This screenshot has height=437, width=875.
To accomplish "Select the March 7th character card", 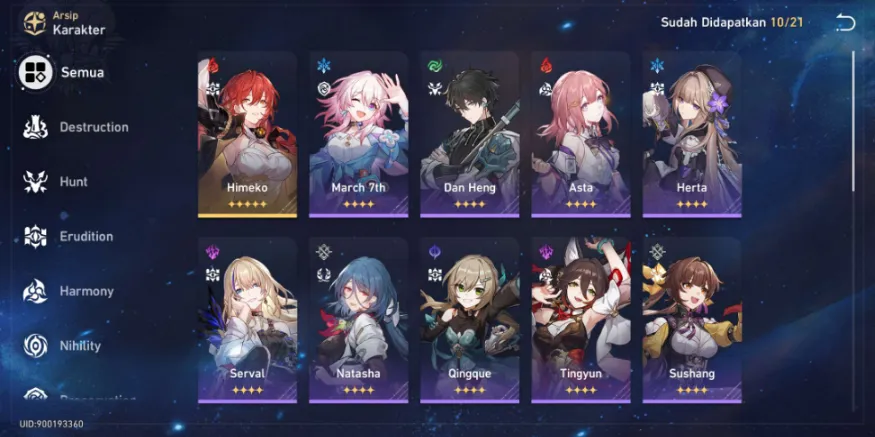I will point(359,134).
